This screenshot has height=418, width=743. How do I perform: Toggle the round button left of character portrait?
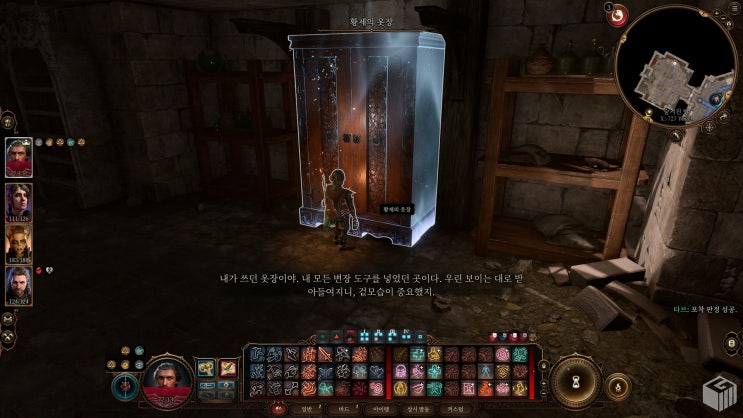[124, 383]
